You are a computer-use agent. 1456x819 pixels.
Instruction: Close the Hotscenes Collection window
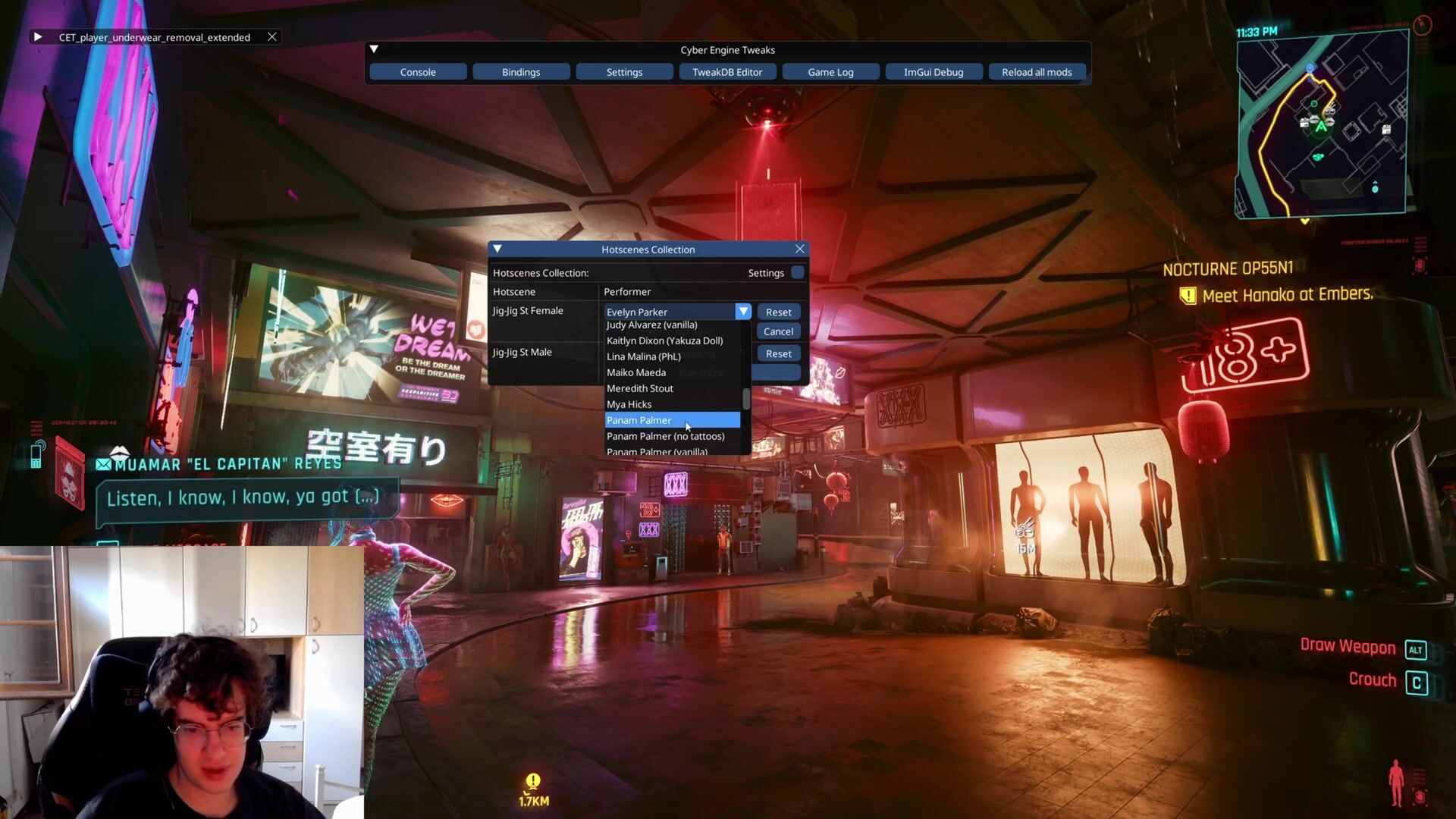(799, 249)
